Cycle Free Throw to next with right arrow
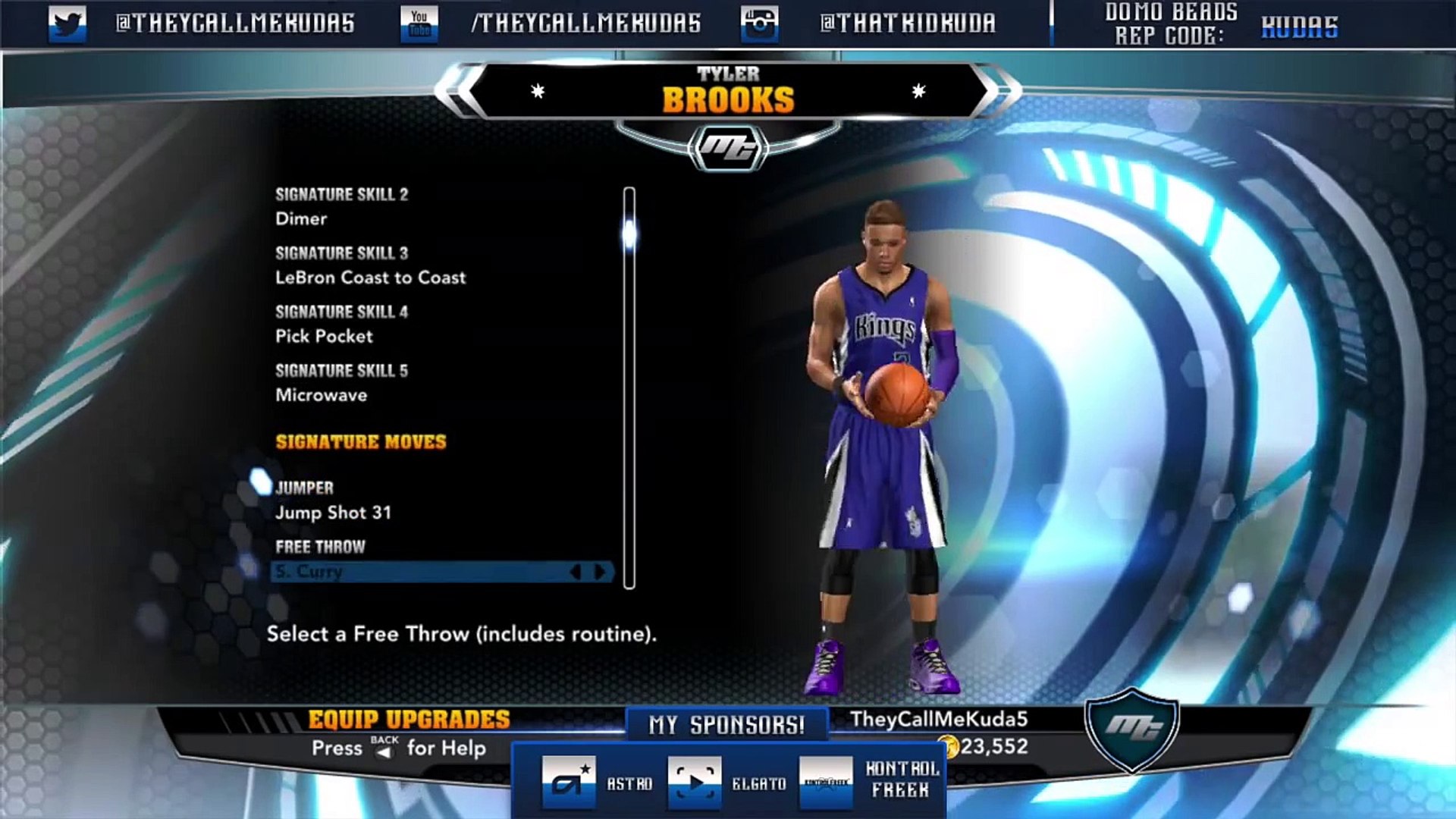The image size is (1456, 819). [x=601, y=572]
